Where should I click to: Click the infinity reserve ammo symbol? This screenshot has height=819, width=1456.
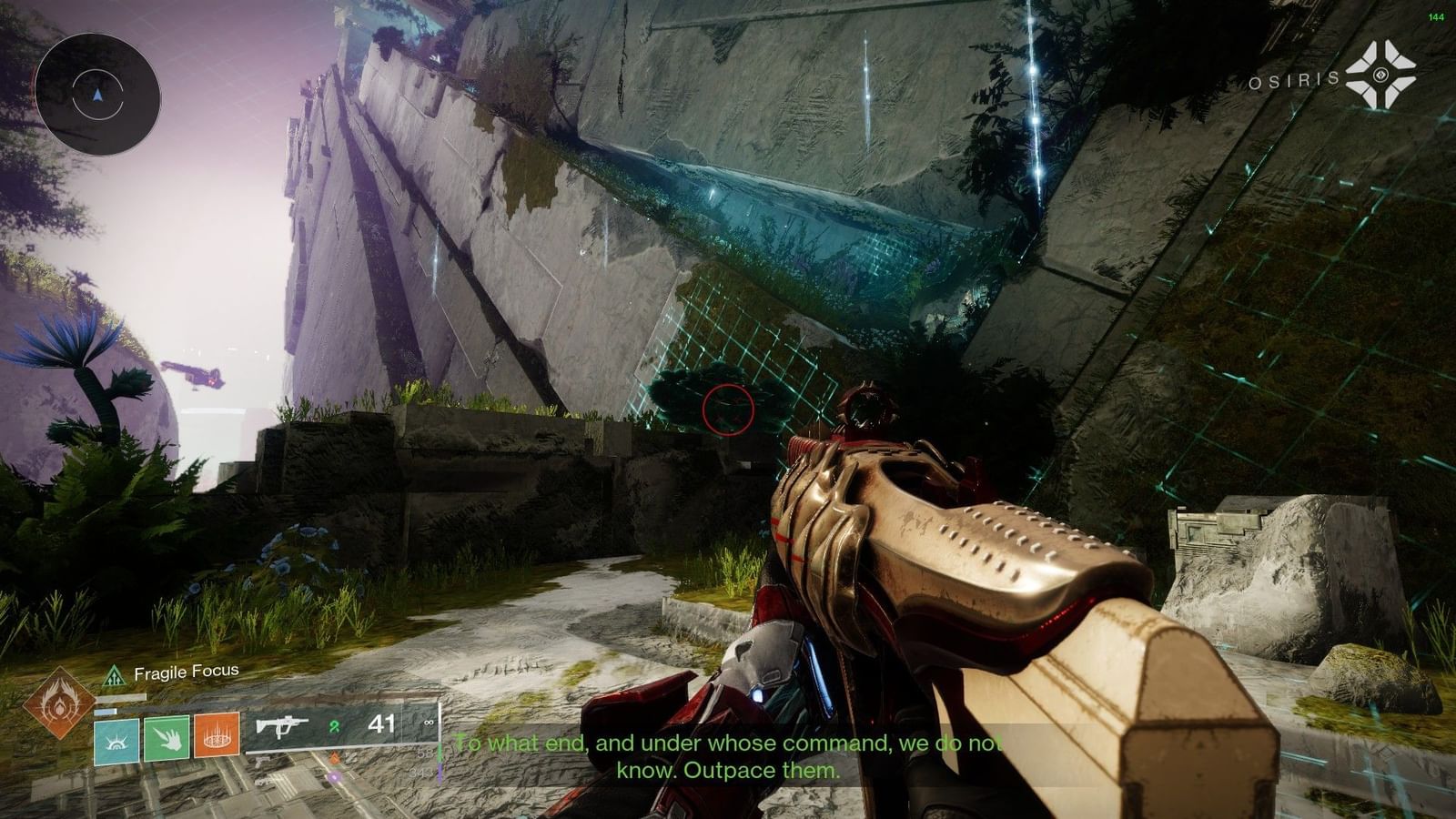(x=430, y=724)
